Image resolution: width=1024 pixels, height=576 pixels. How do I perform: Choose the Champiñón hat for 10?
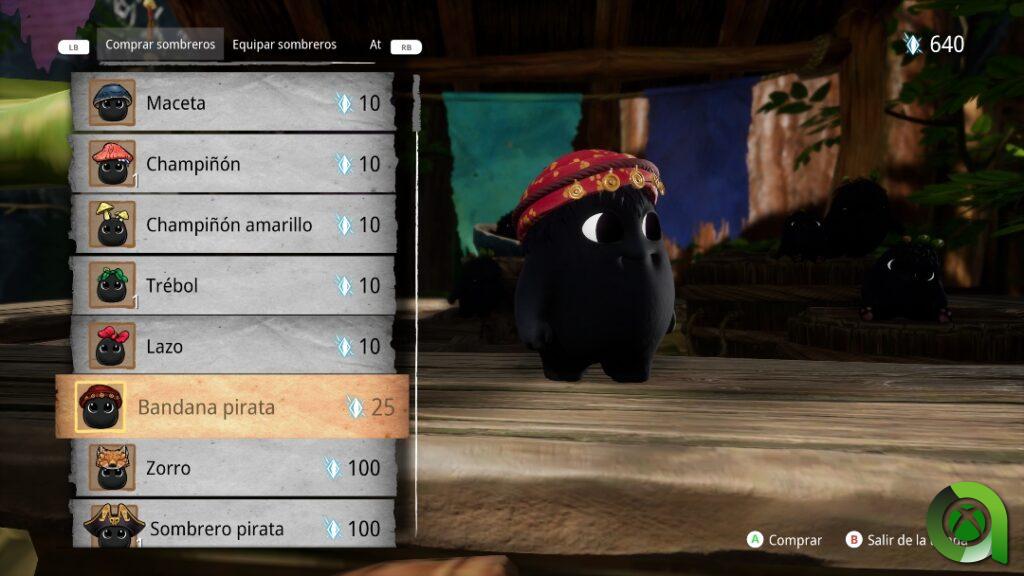(x=233, y=164)
